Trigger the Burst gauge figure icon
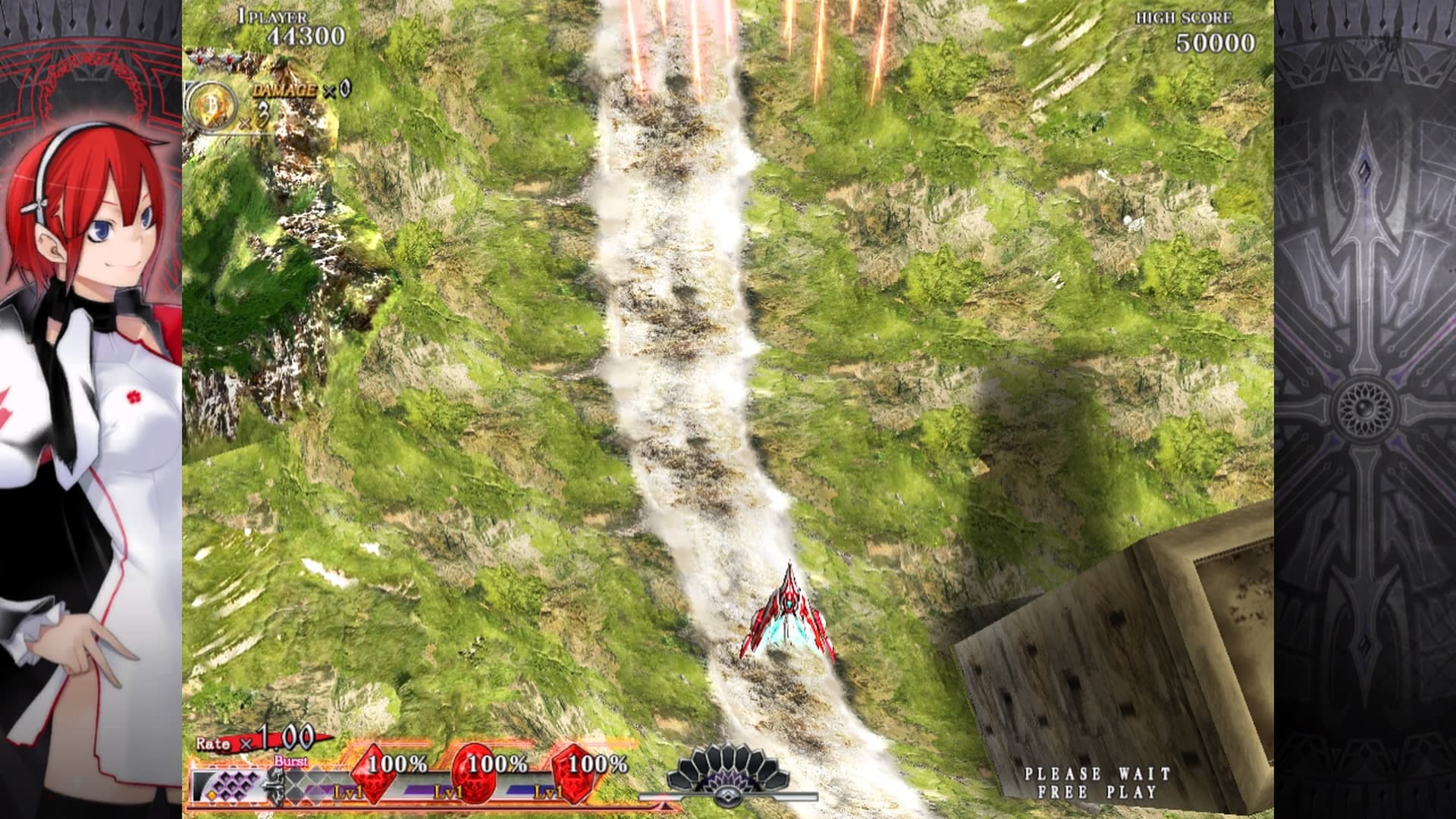The width and height of the screenshot is (1456, 819). click(x=276, y=783)
